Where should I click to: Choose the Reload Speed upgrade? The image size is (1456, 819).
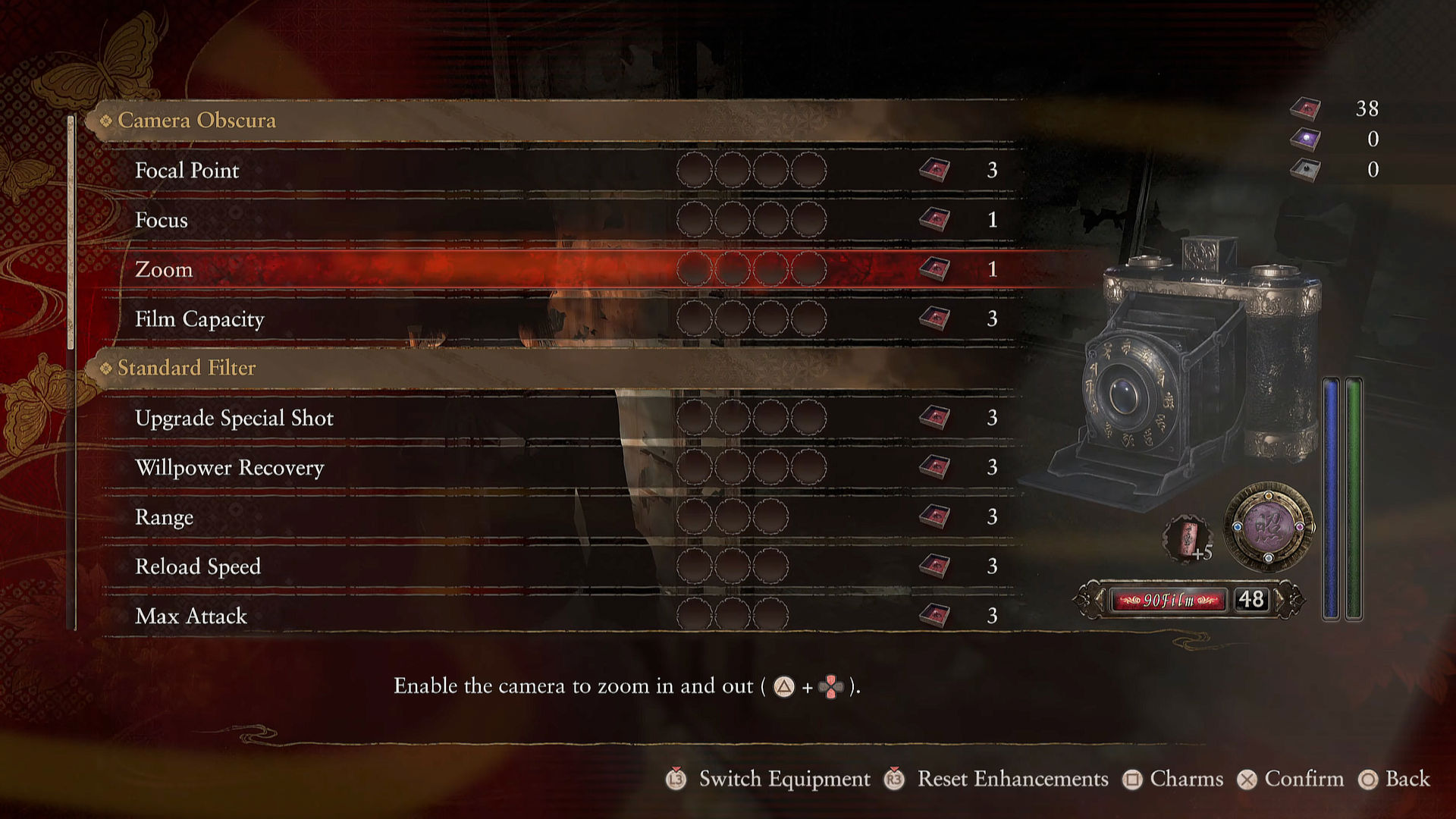click(197, 566)
